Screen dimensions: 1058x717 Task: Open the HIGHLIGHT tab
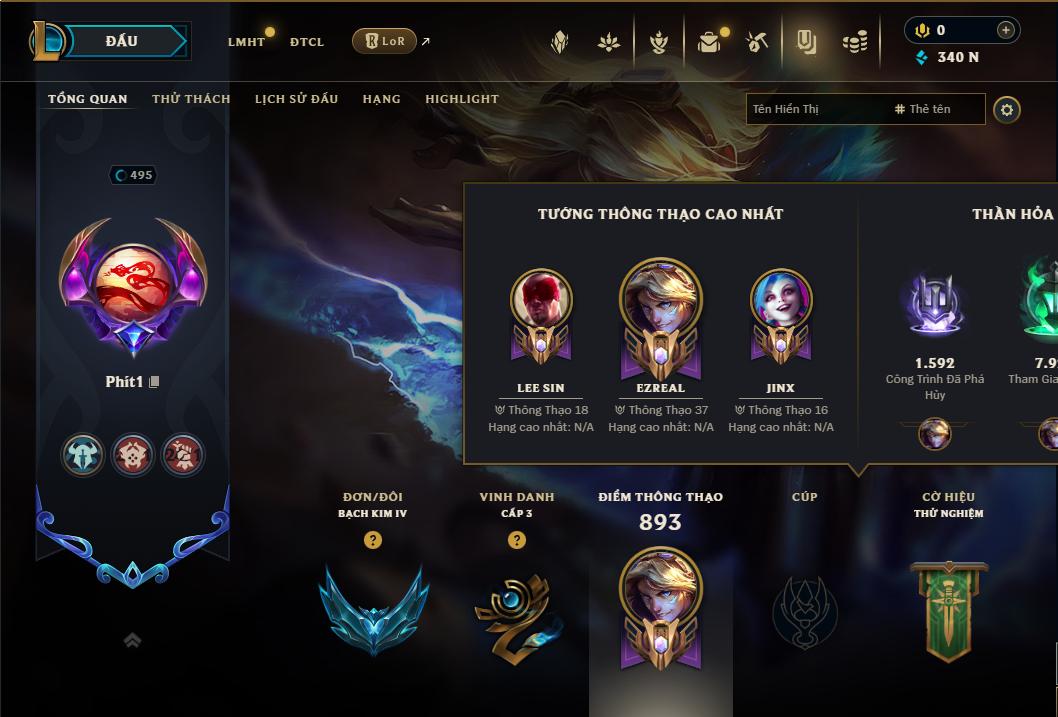[461, 99]
